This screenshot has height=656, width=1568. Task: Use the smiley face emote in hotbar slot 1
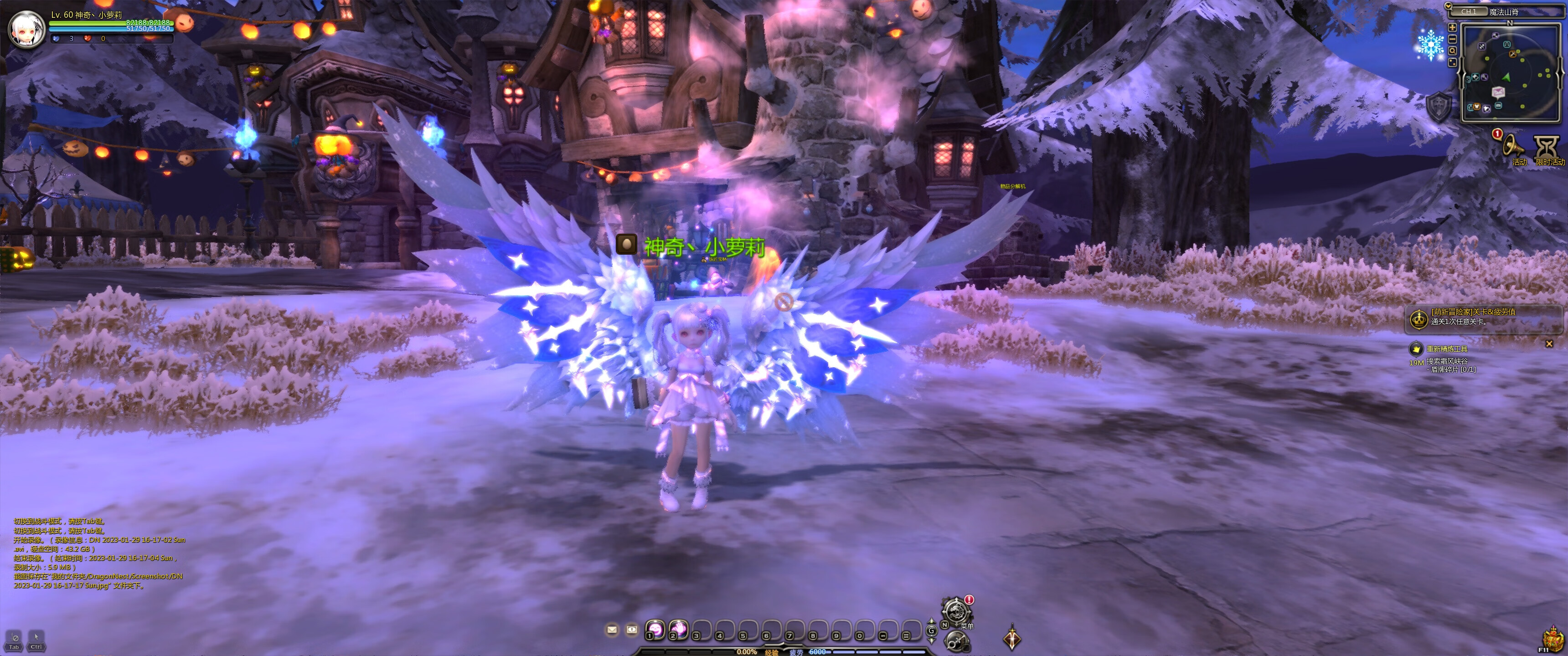655,629
